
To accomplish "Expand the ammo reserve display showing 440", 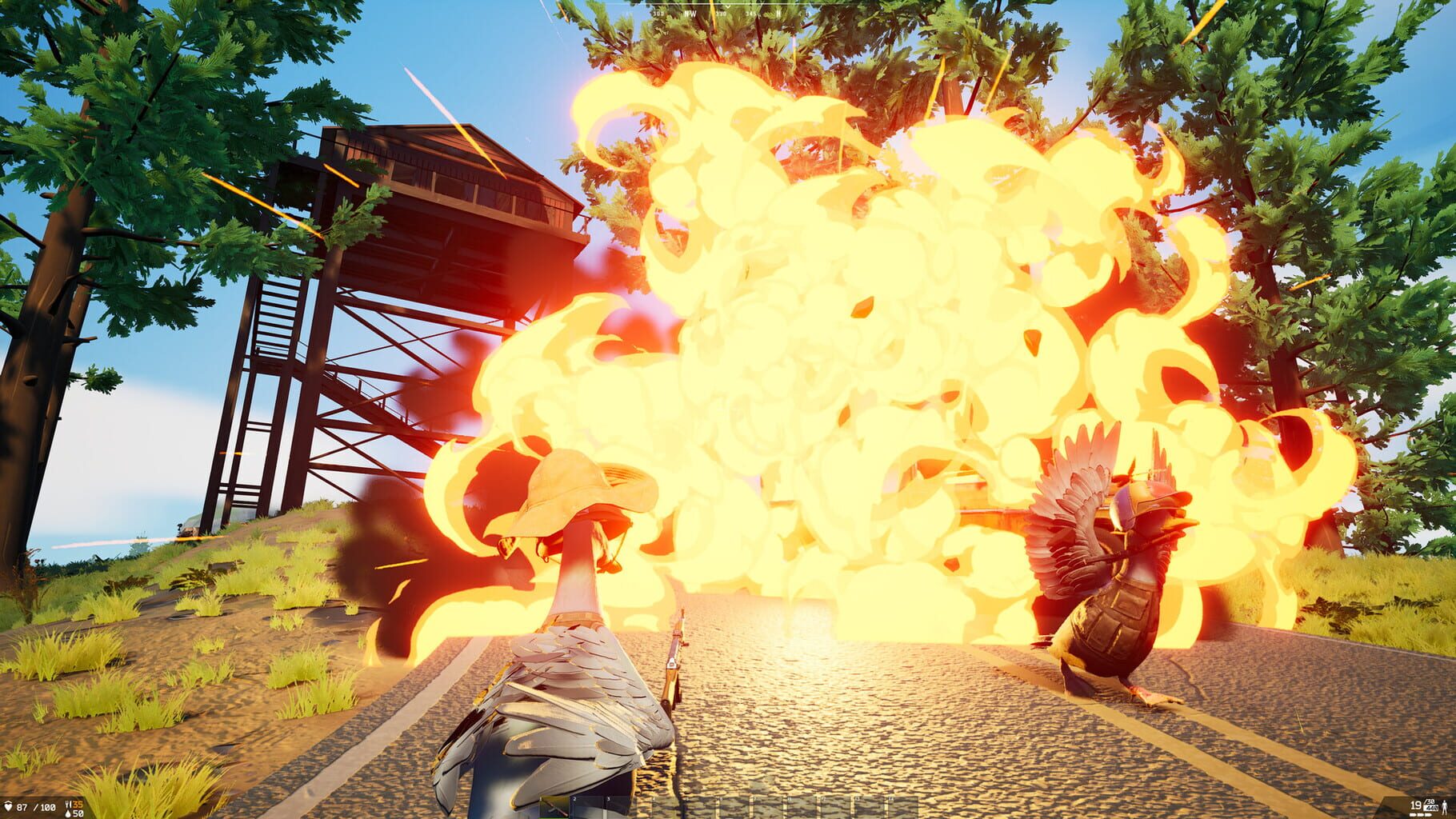I will (x=1431, y=809).
